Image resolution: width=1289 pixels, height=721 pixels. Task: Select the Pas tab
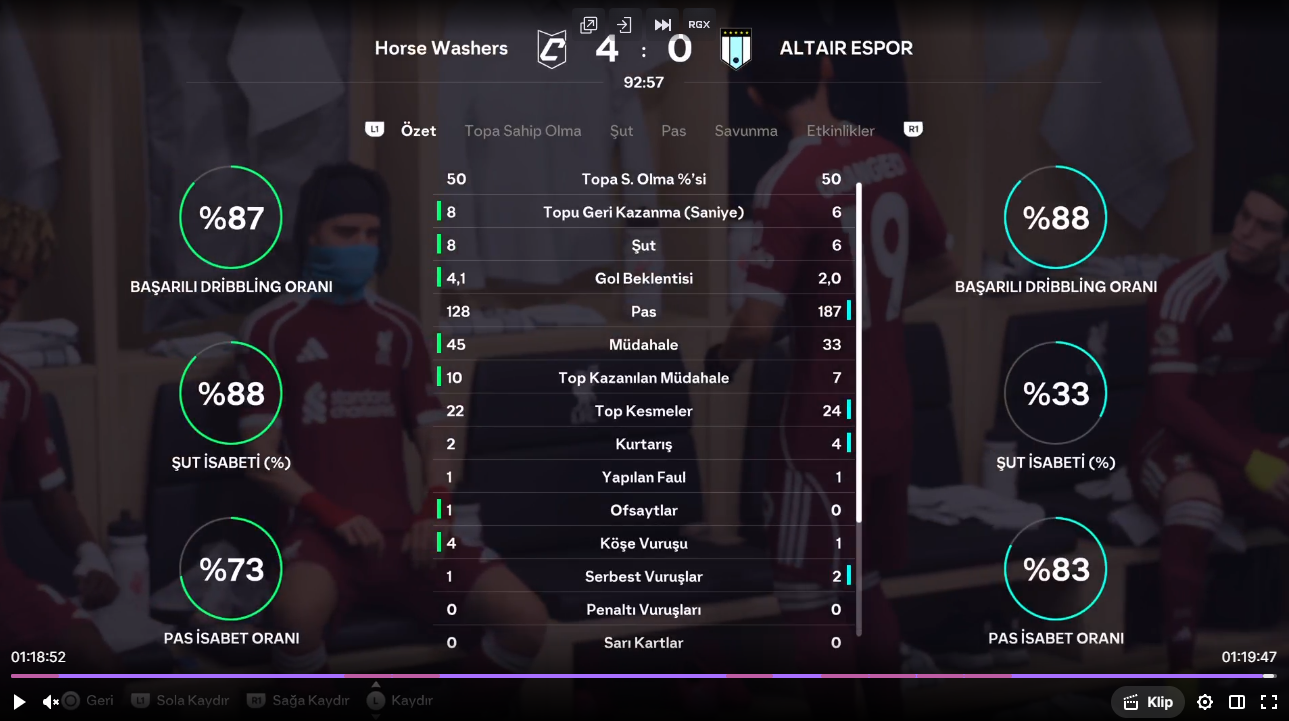pos(673,131)
